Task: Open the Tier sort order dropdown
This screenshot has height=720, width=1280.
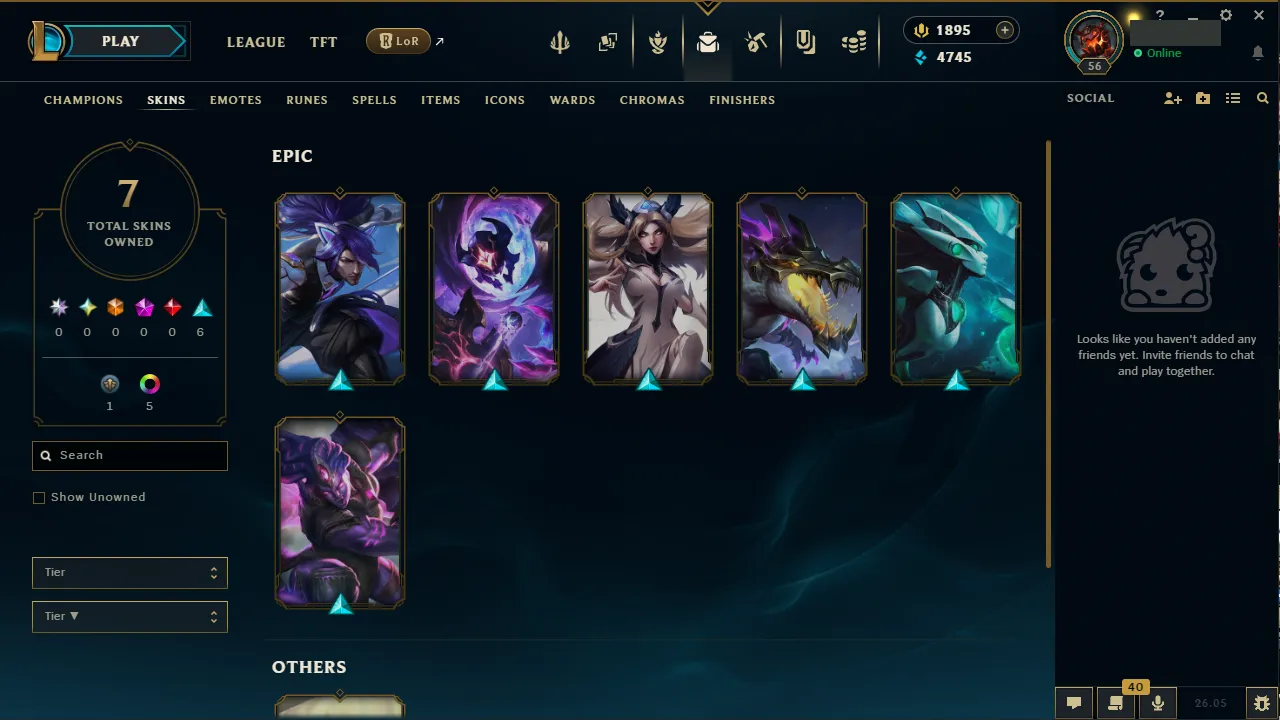Action: click(129, 616)
